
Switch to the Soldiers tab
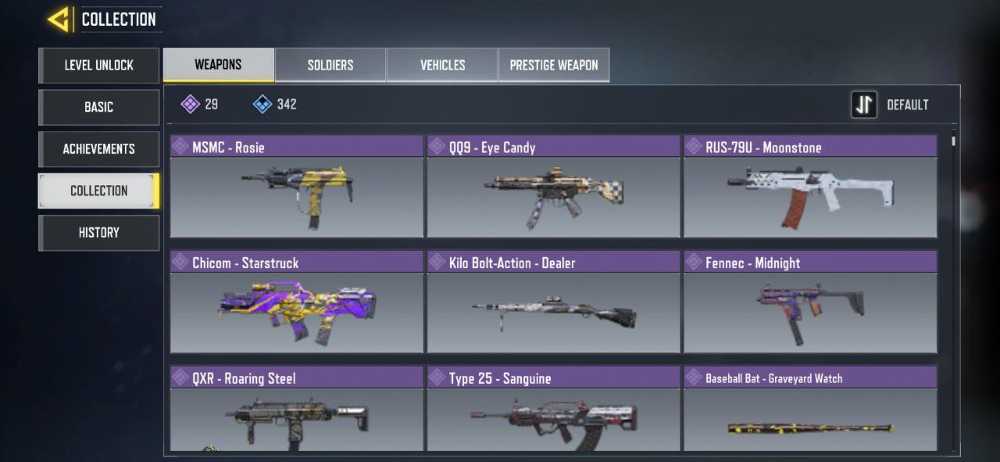330,65
